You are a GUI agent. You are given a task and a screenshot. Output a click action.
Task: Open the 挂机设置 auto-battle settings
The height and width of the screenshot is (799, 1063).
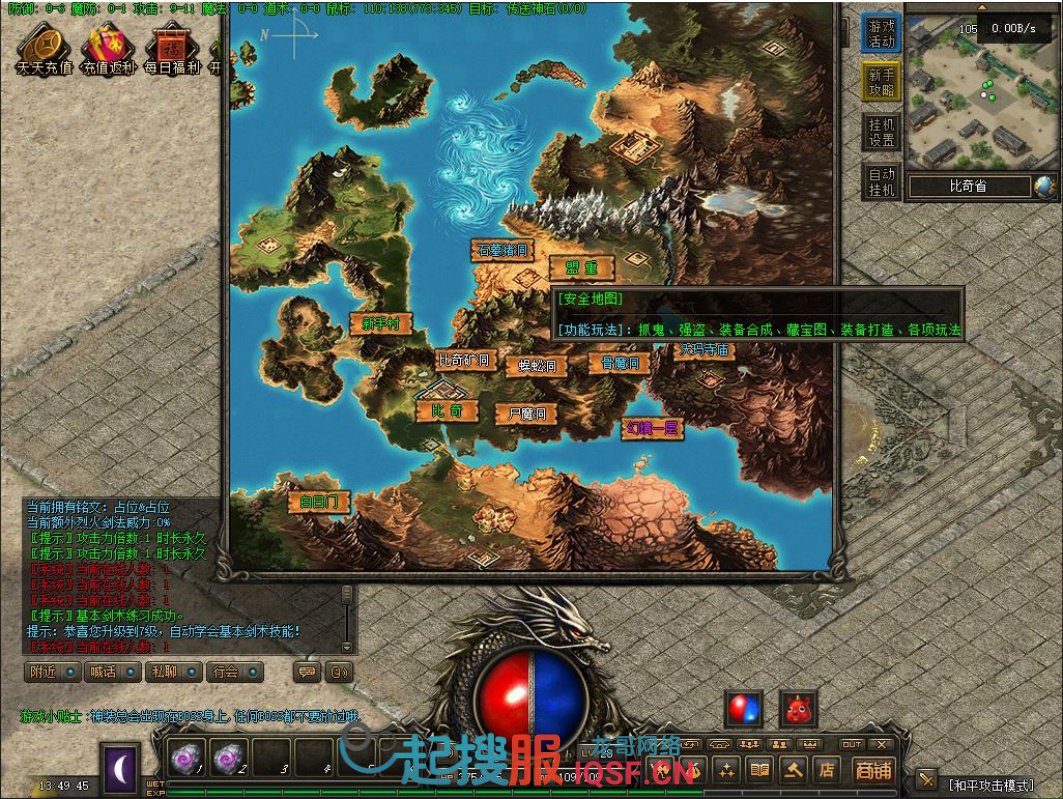(x=881, y=131)
